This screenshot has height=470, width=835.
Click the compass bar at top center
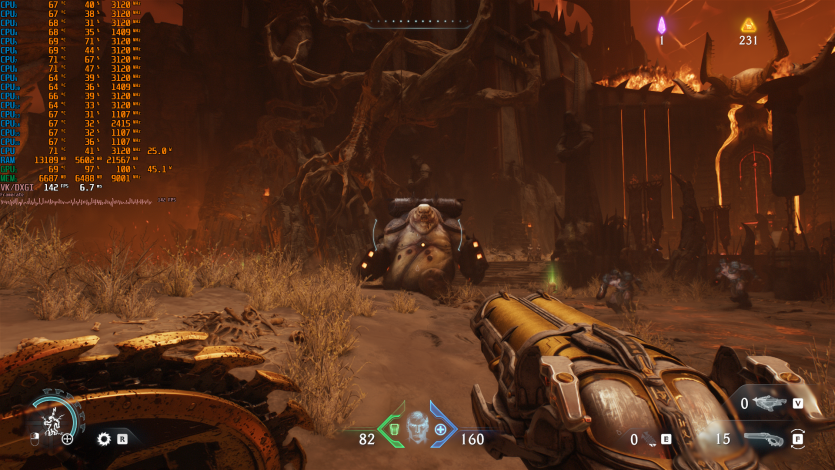(416, 20)
